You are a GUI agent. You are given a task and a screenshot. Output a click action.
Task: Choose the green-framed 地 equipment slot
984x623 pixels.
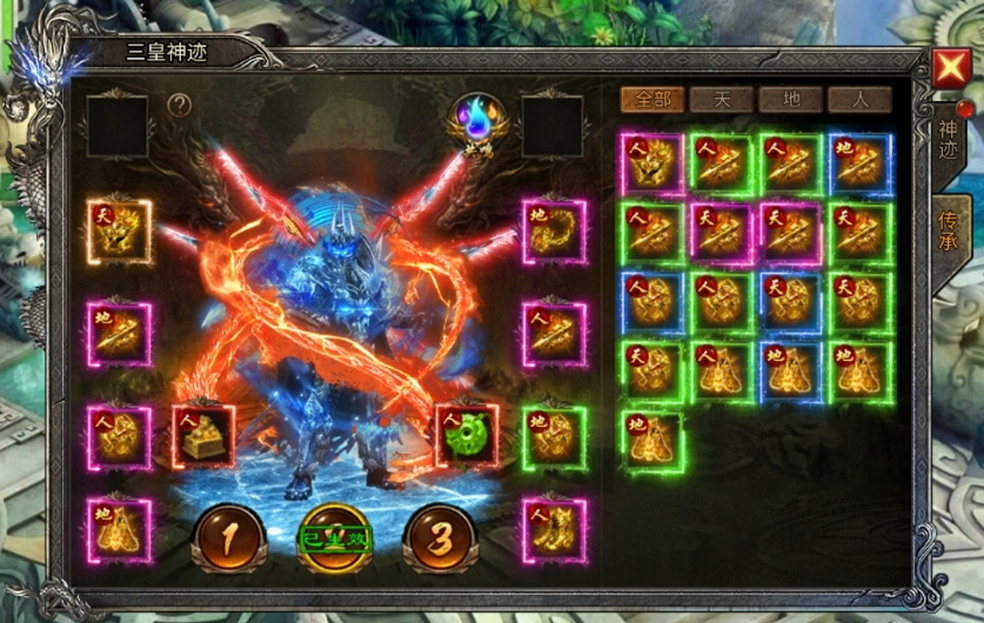[x=554, y=438]
